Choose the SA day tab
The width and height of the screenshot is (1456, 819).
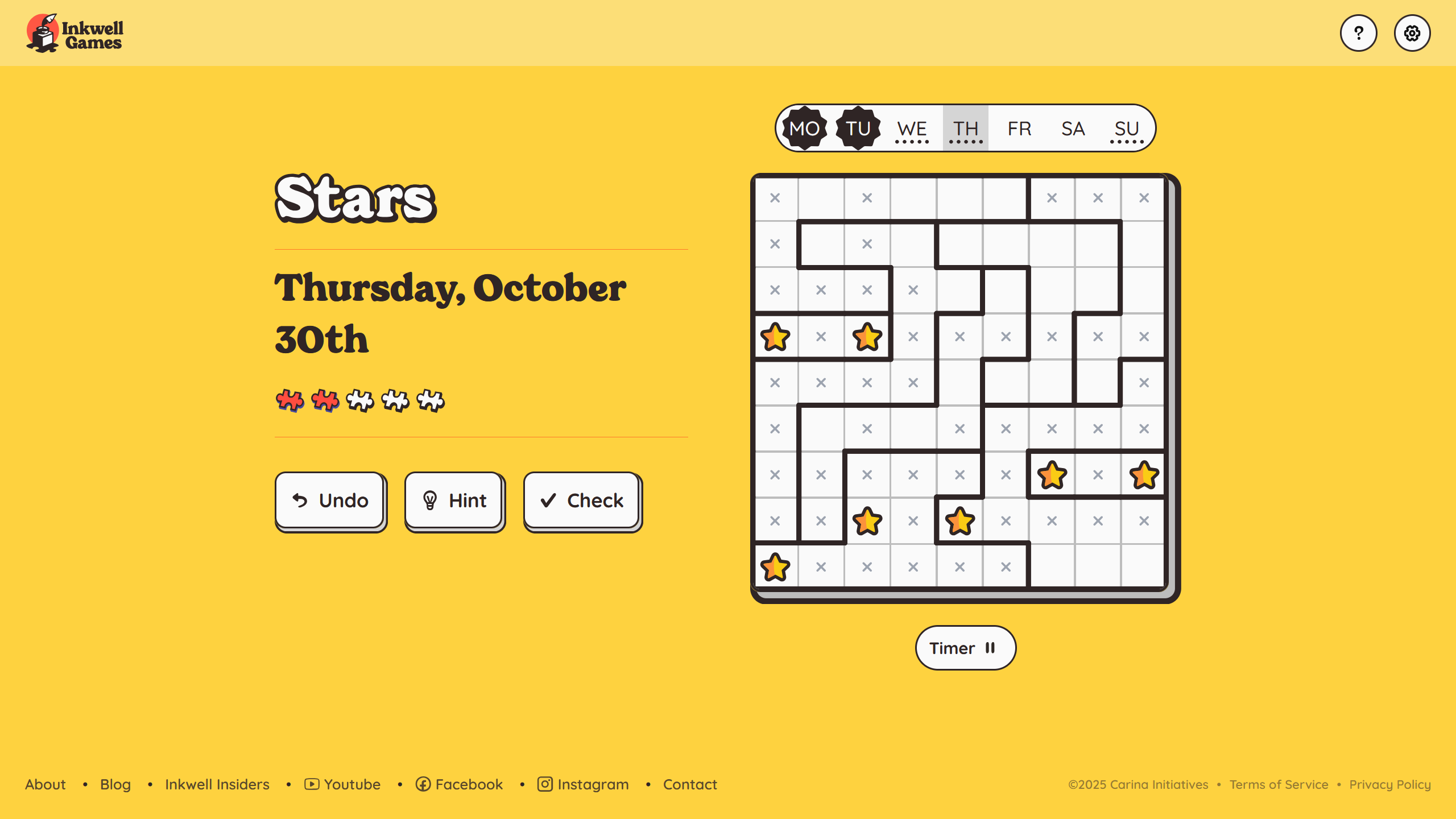(1073, 129)
